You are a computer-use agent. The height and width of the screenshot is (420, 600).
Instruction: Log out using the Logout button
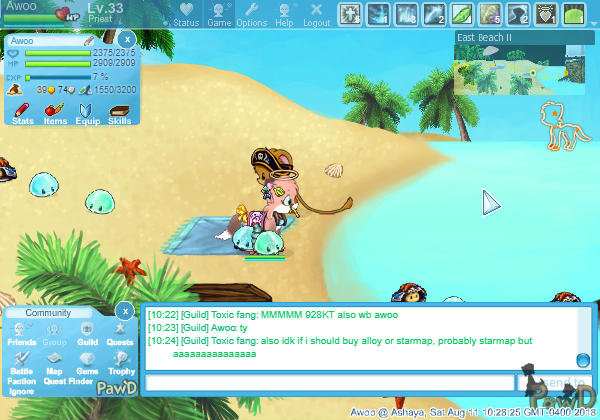316,14
